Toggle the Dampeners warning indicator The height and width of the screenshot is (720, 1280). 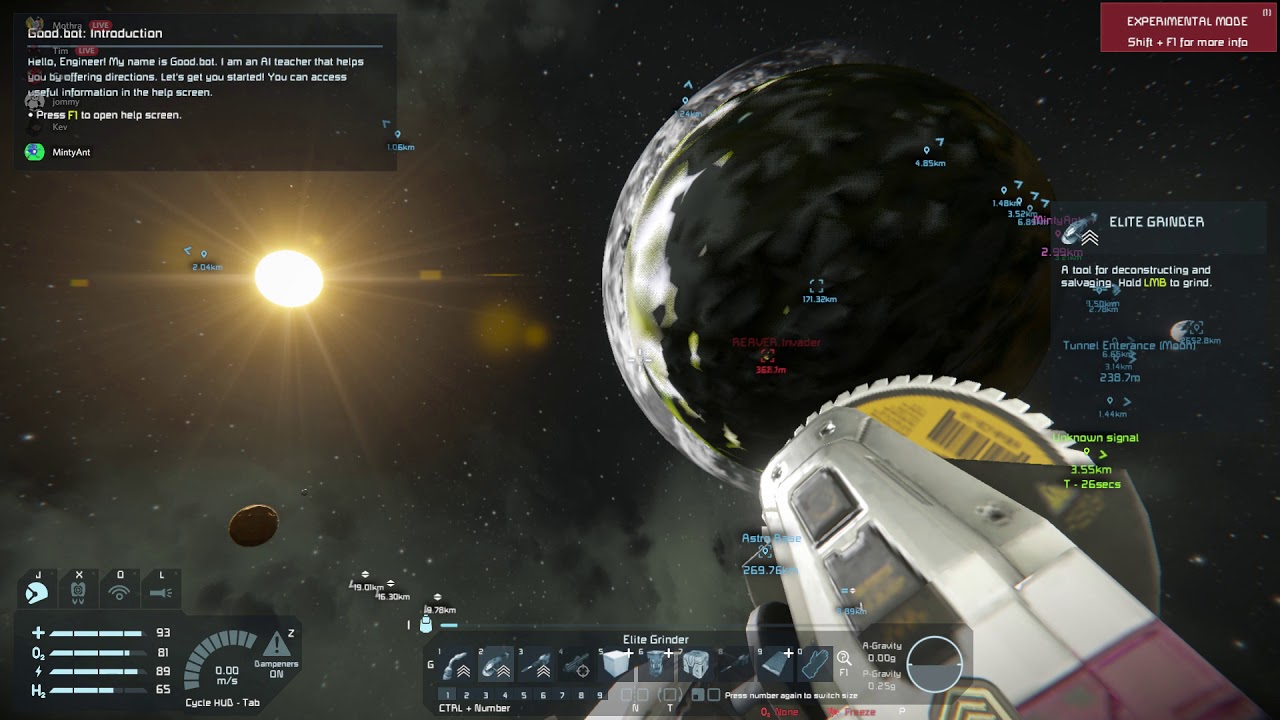point(276,646)
